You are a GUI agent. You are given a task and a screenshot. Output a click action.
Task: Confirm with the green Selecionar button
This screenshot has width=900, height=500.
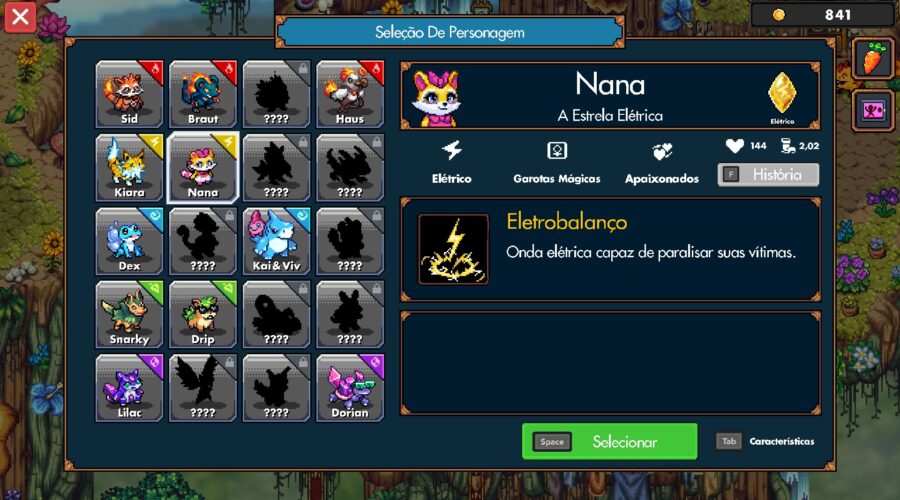pos(609,441)
